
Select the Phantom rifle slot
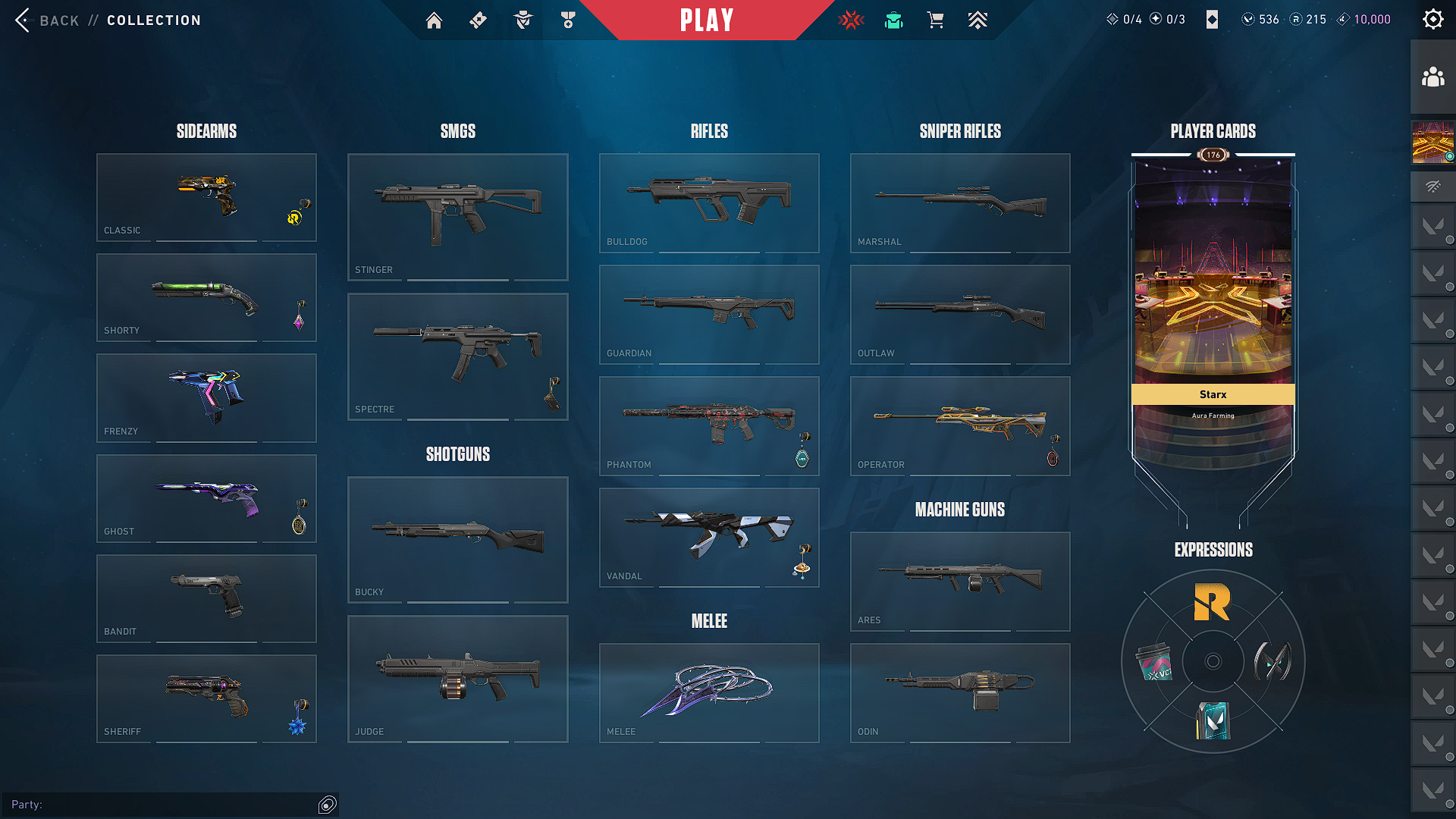pos(709,425)
